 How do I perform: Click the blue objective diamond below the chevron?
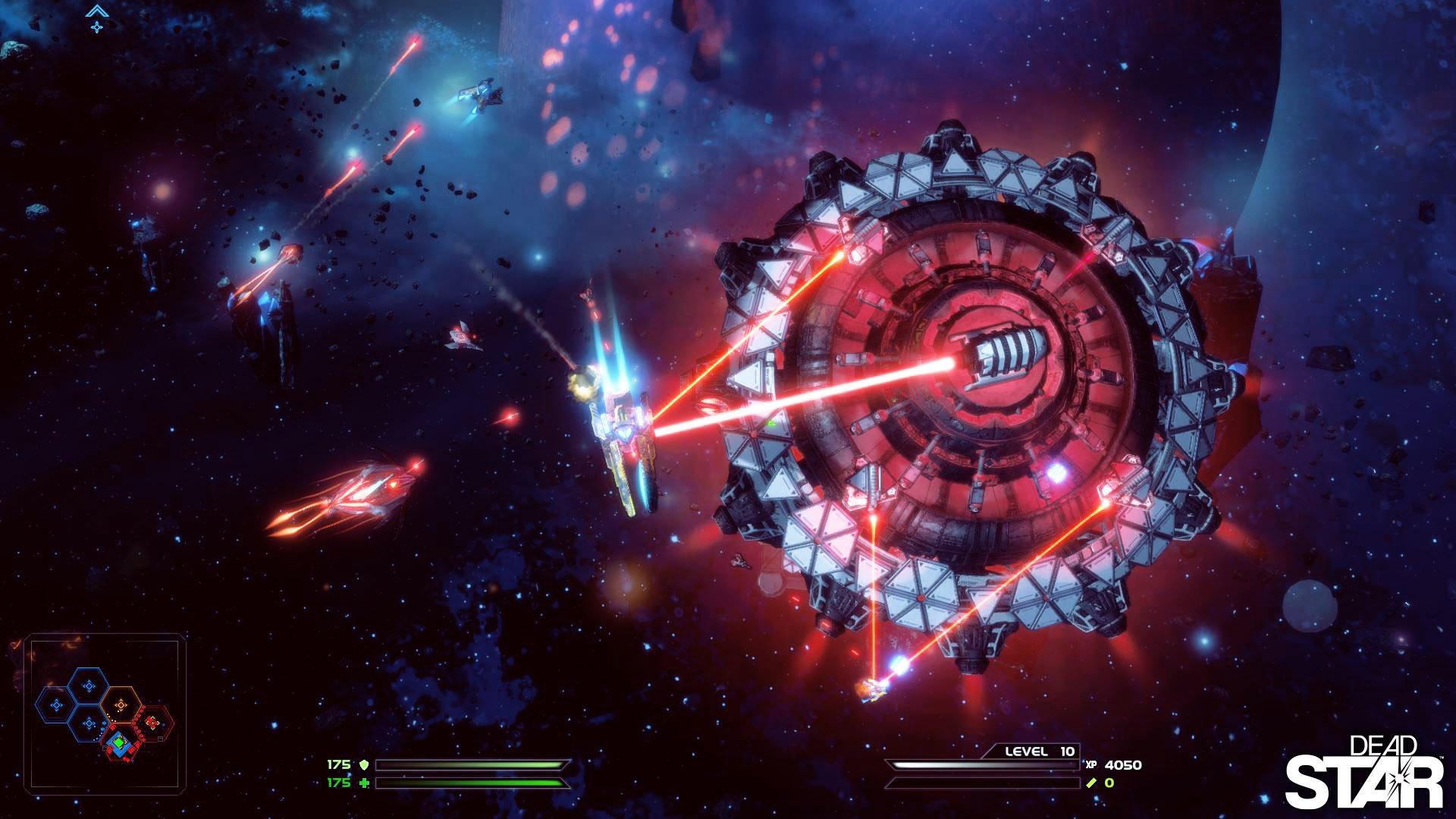(x=96, y=29)
